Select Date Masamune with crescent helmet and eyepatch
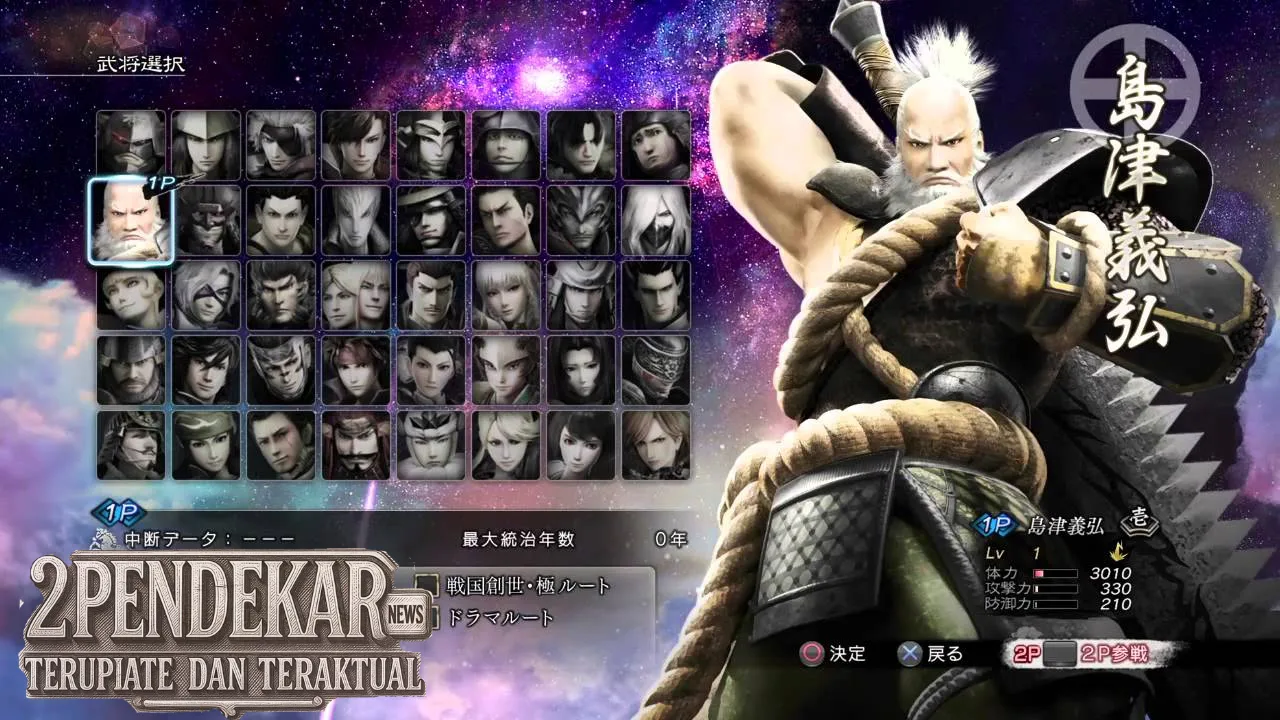Viewport: 1280px width, 720px height. click(x=431, y=220)
